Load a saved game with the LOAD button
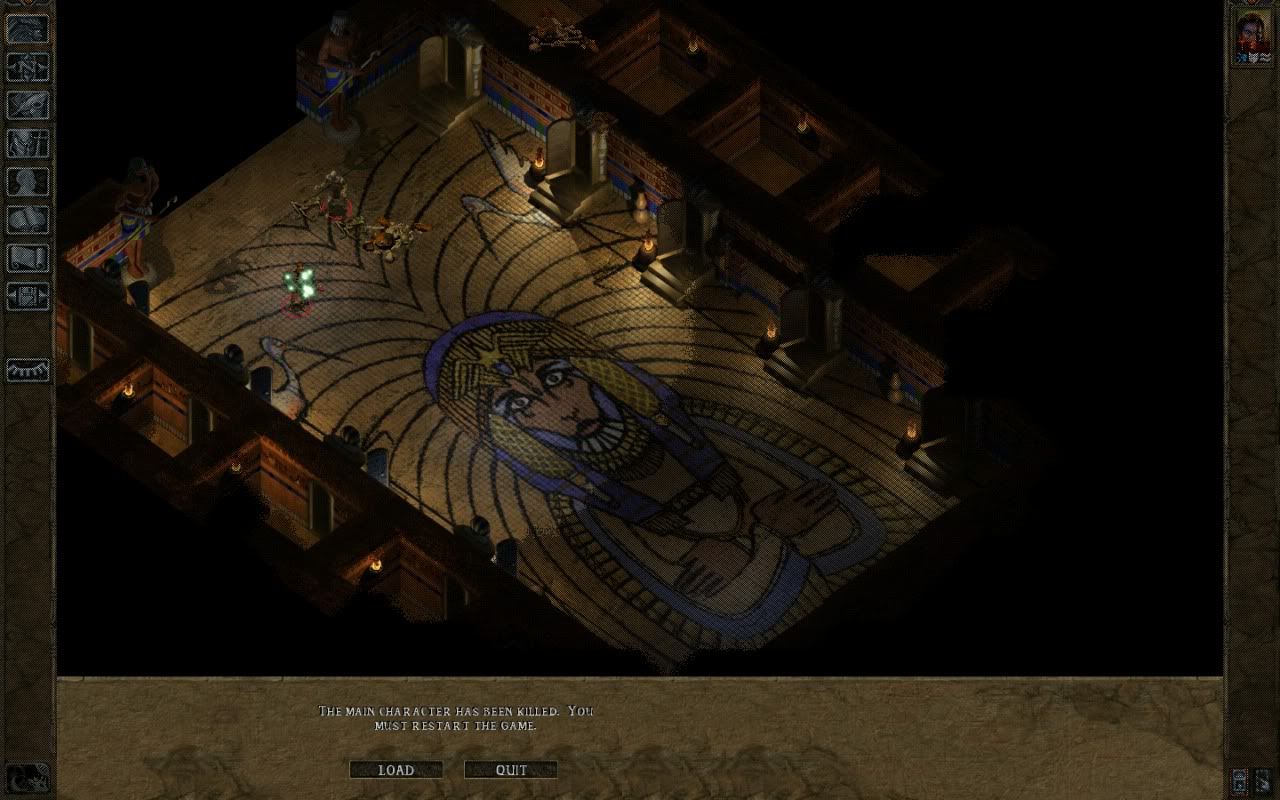This screenshot has height=800, width=1280. (x=396, y=770)
